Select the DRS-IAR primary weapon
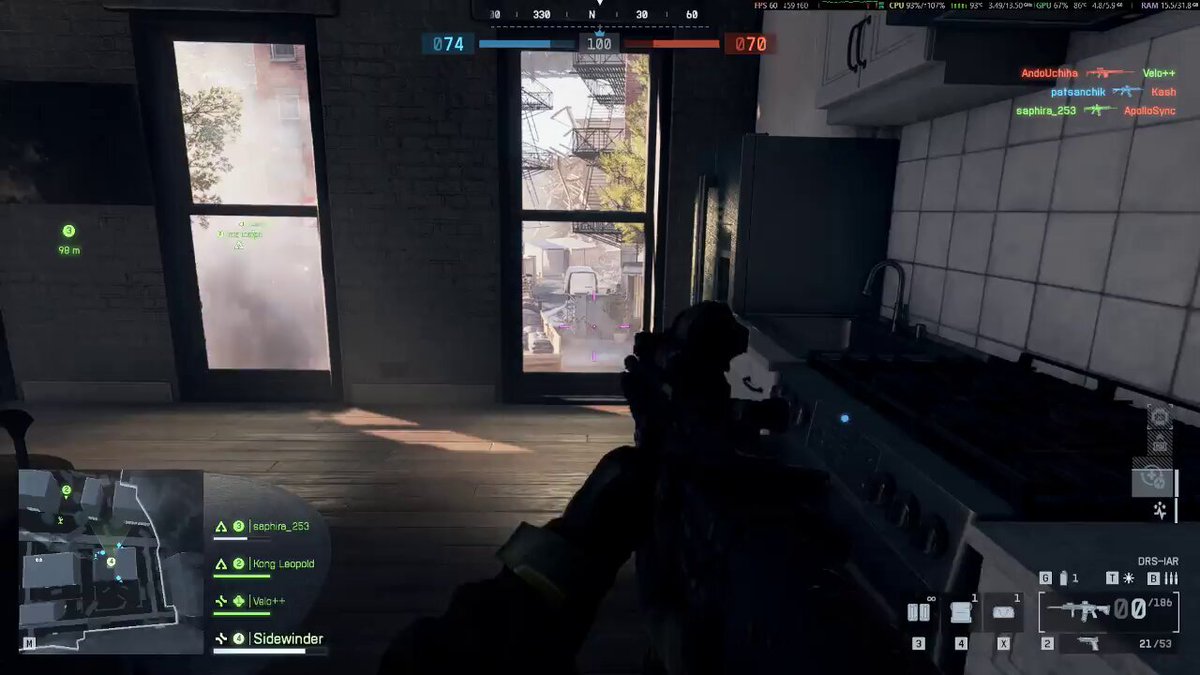 1084,609
